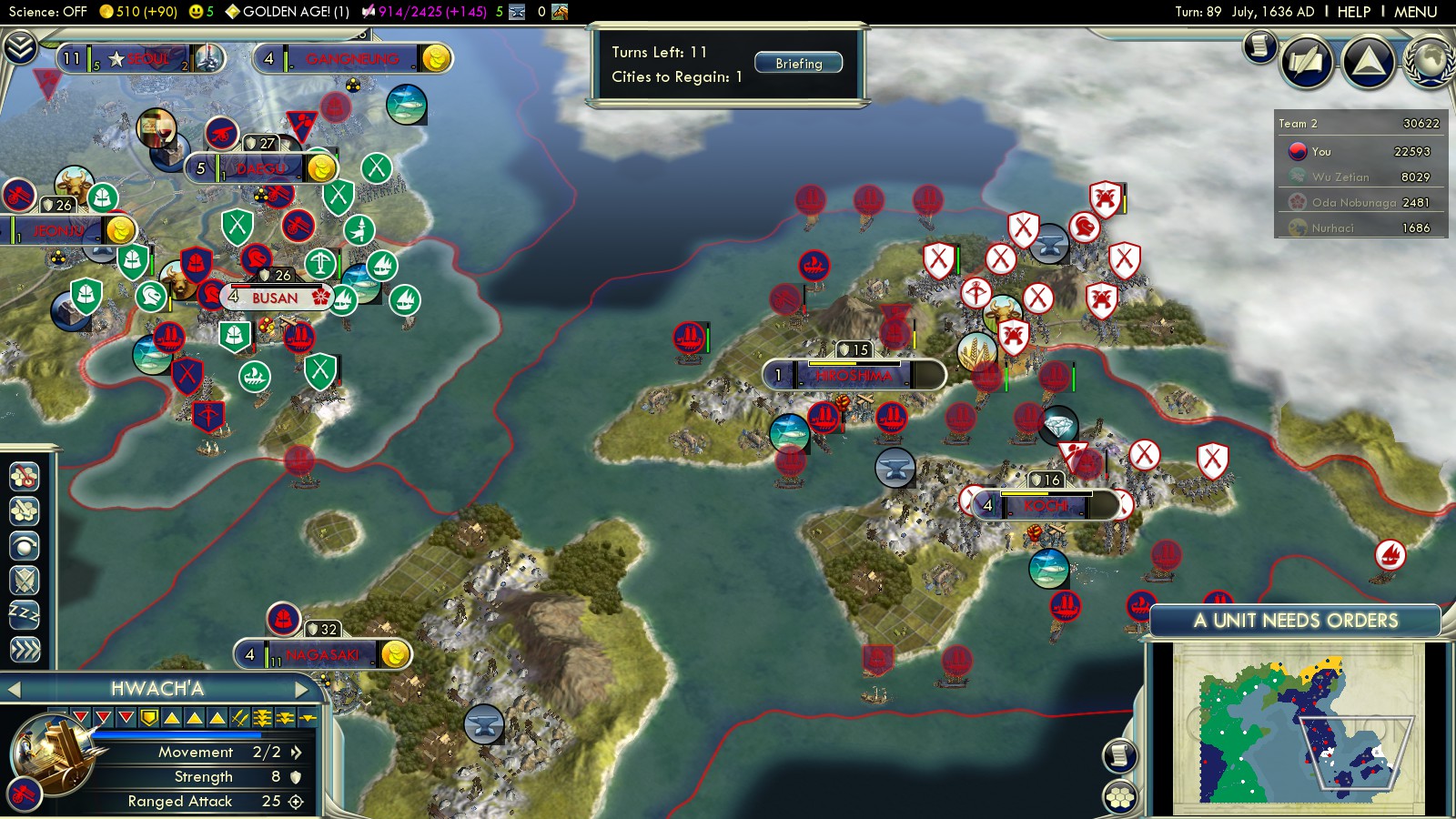Expand the top-left chevron menu button
Screen dimensions: 1456x819
pyautogui.click(x=19, y=46)
